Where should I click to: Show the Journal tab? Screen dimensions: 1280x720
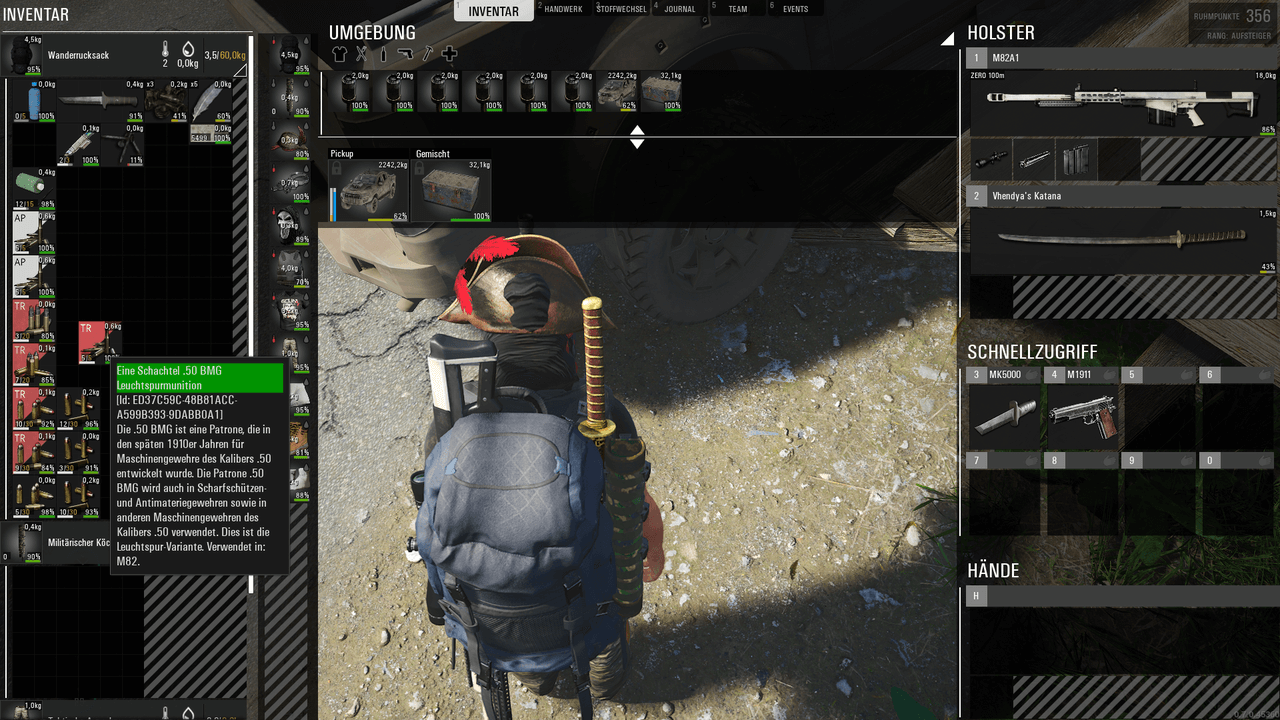pos(680,9)
